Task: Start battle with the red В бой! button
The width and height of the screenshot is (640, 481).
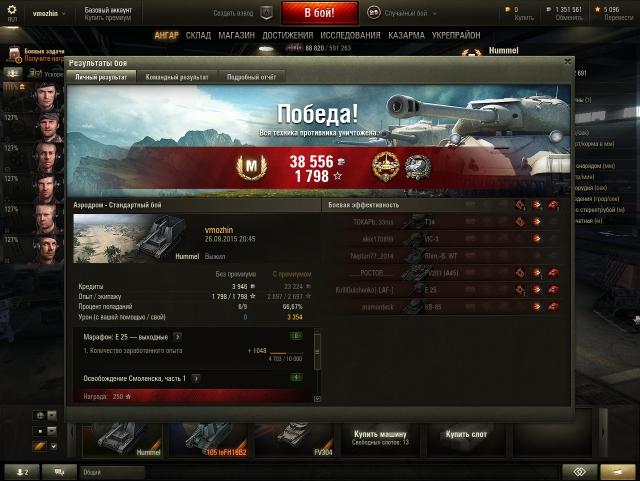Action: [319, 12]
